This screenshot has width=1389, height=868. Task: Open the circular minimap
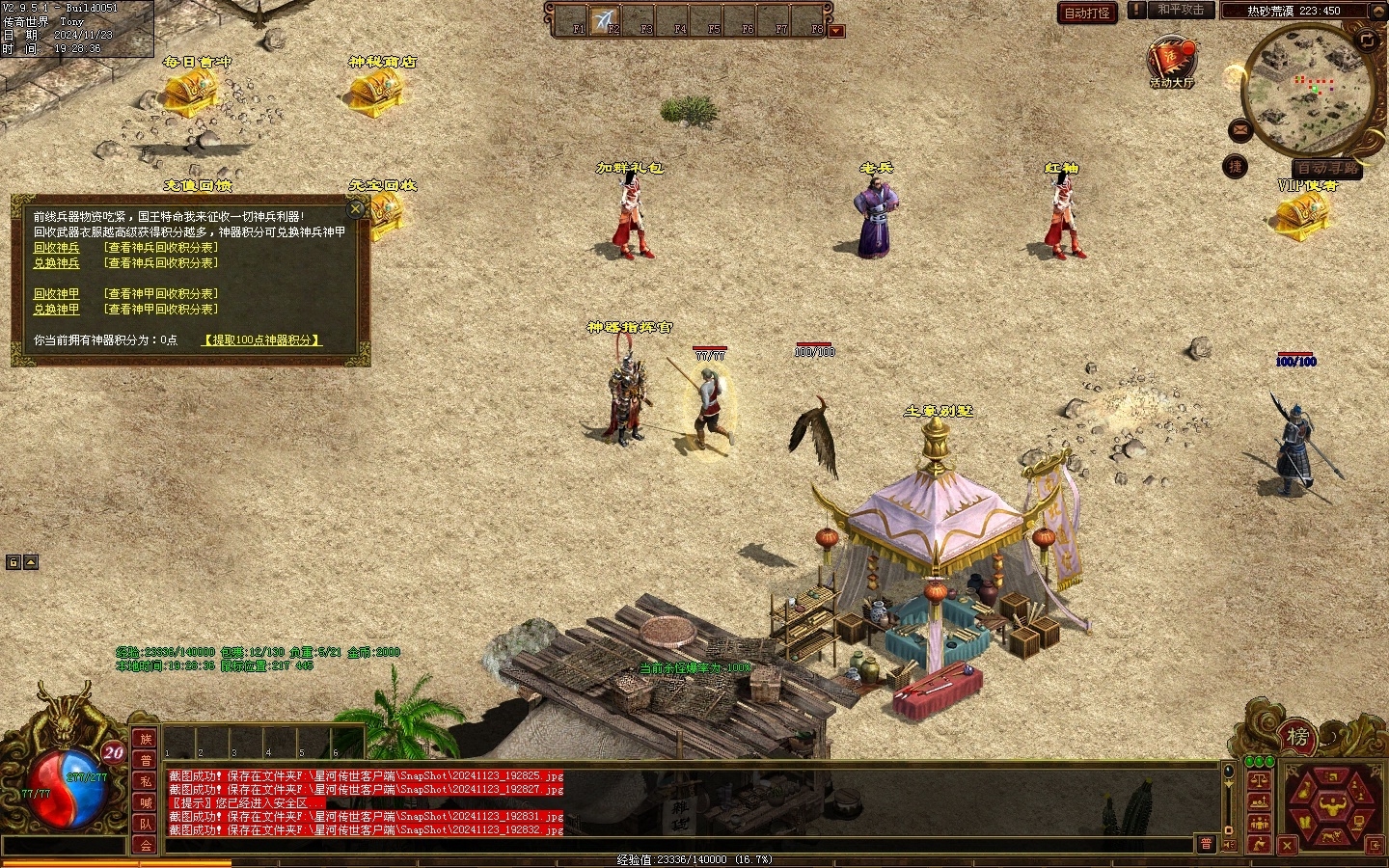tap(1309, 92)
